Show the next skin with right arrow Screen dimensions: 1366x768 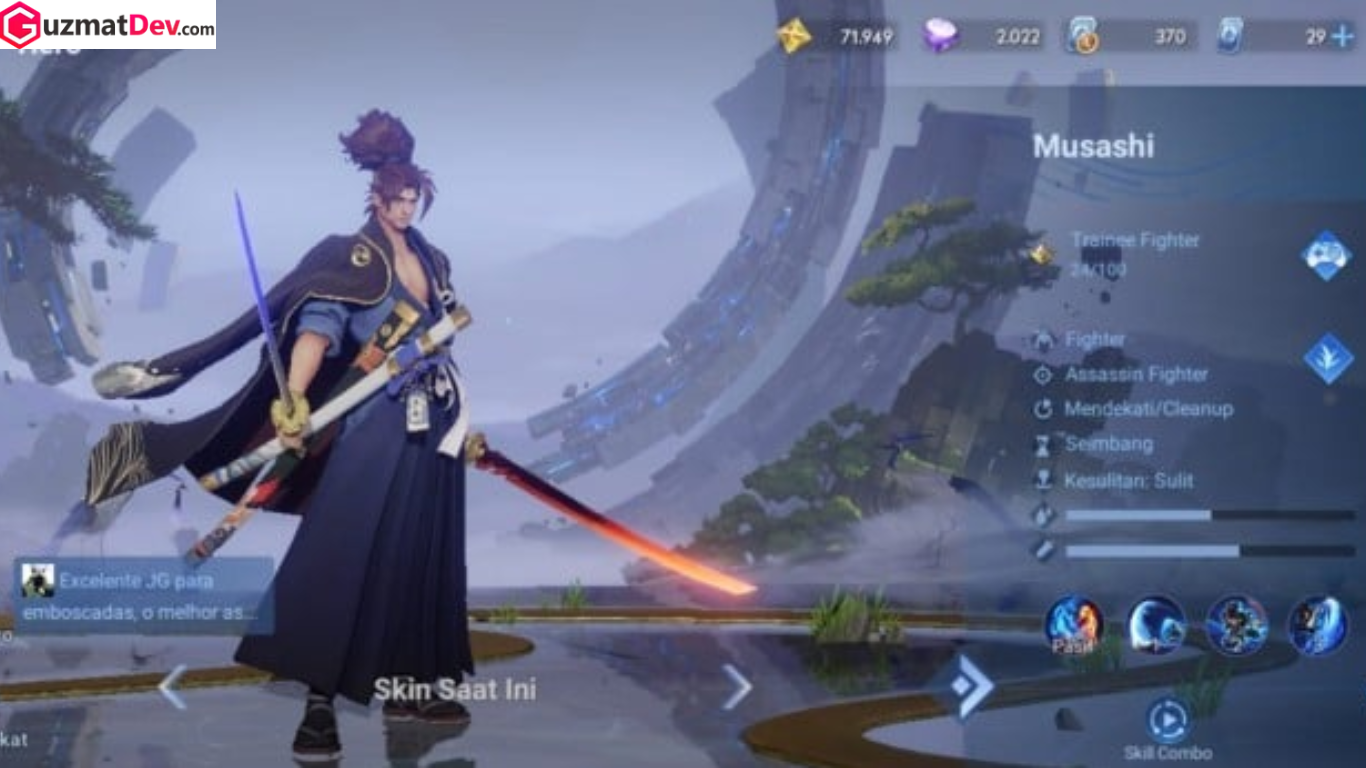click(x=737, y=687)
